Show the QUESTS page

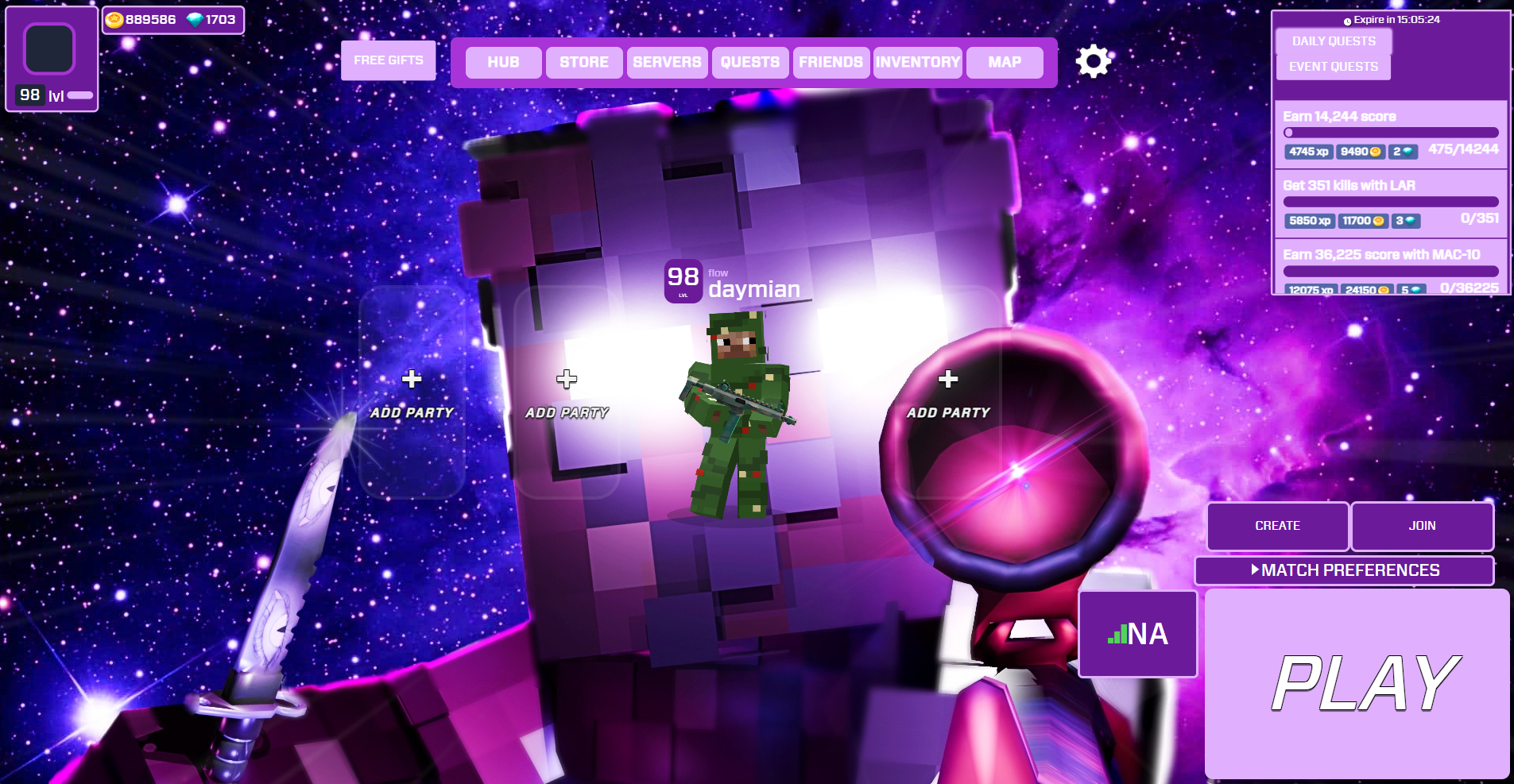(749, 62)
